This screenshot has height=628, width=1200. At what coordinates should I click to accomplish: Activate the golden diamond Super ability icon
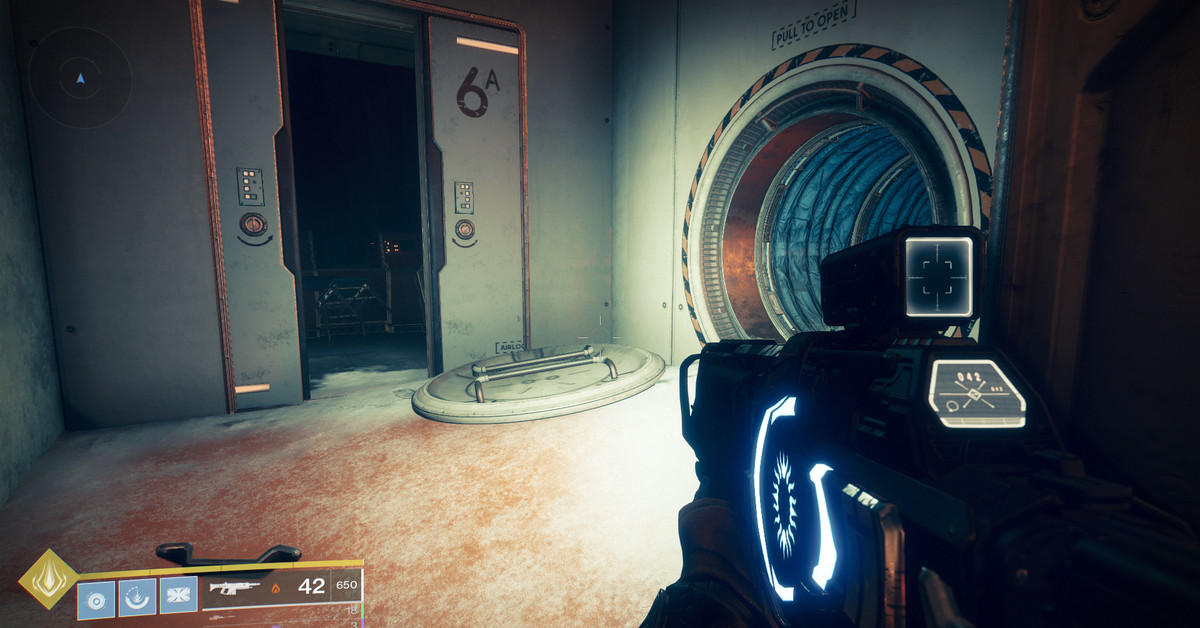click(48, 578)
